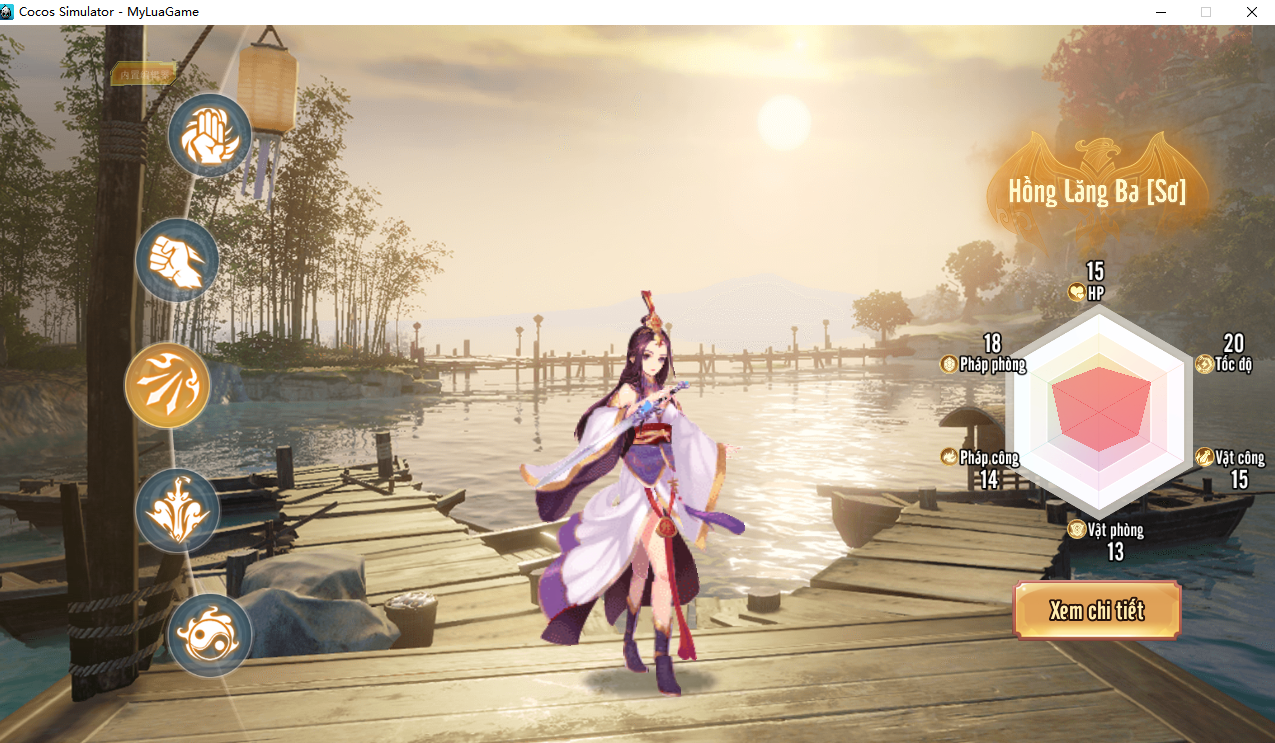Choose the clenched fist class icon

click(x=177, y=260)
